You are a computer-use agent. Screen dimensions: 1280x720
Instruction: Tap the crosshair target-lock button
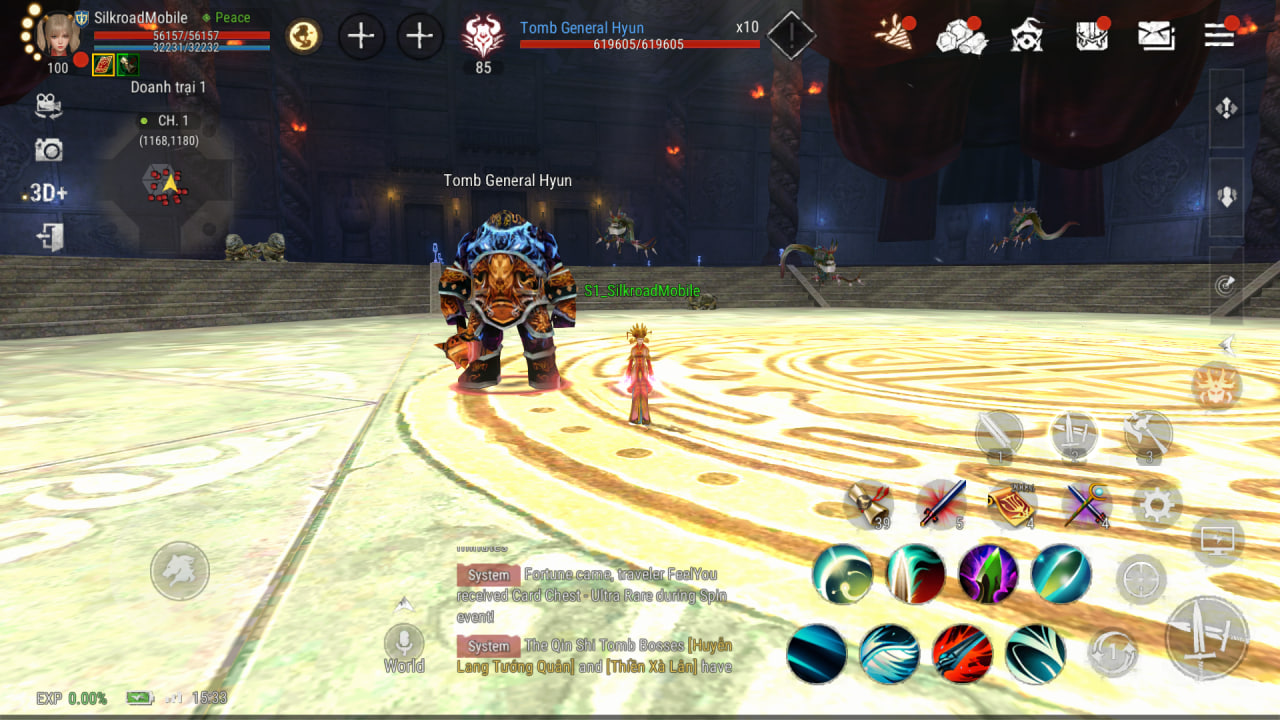click(x=1141, y=579)
